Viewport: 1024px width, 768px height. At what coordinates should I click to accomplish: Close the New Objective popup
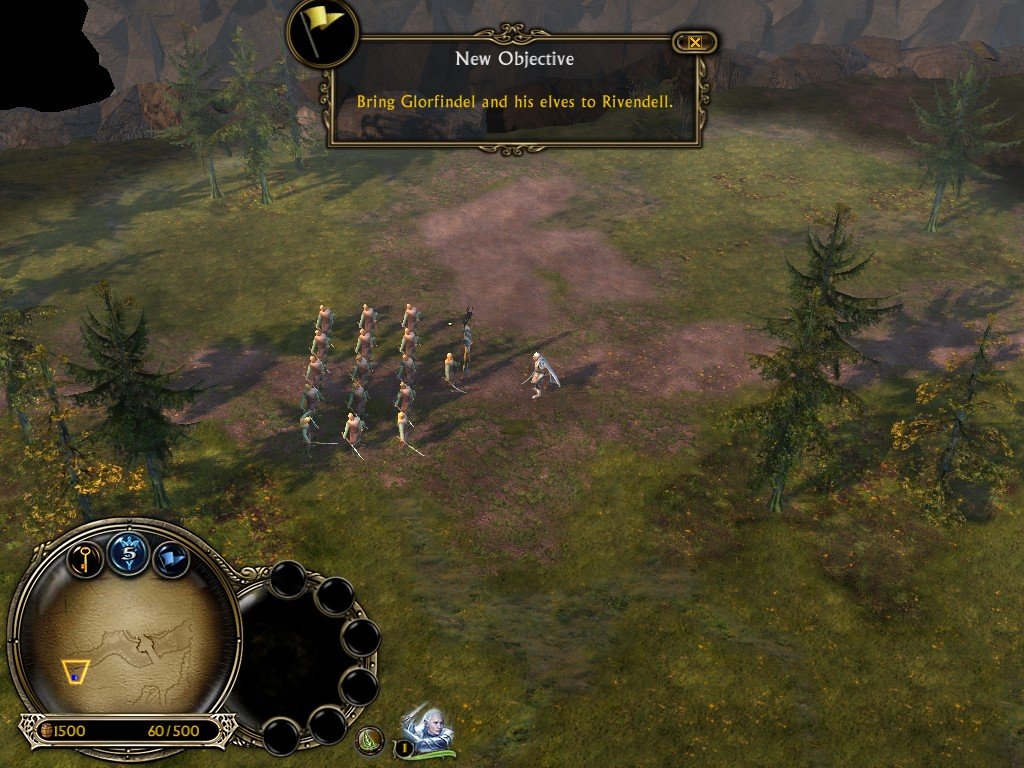pos(694,42)
